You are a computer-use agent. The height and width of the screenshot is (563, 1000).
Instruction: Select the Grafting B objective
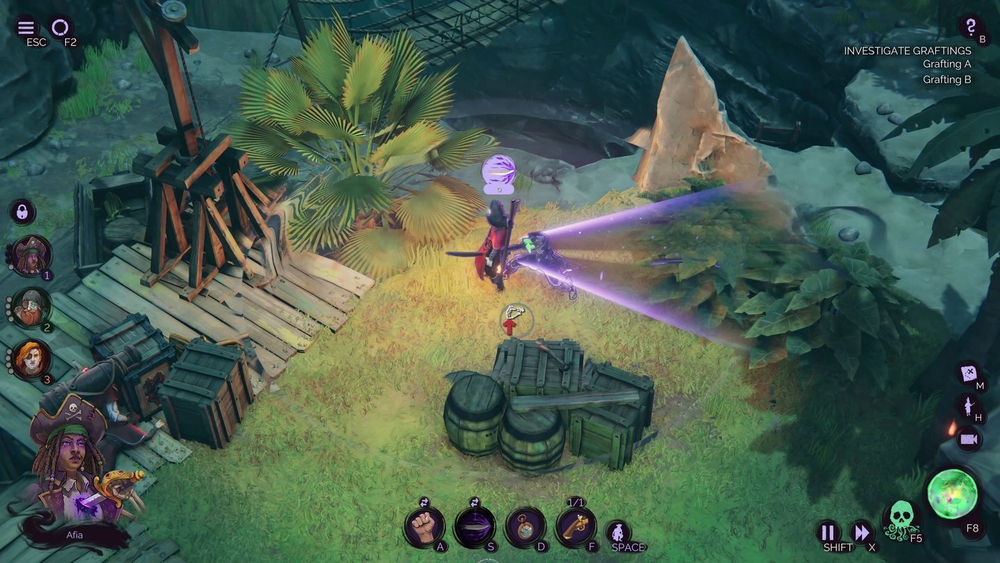pos(946,80)
